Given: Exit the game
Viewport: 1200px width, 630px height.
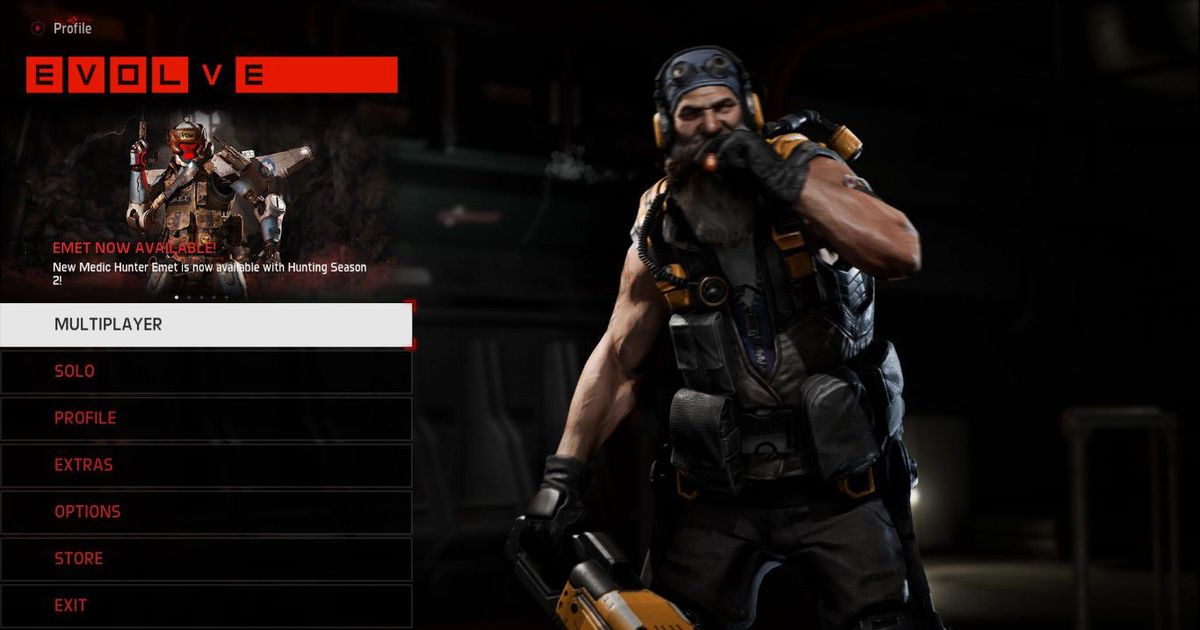Looking at the screenshot, I should 205,606.
